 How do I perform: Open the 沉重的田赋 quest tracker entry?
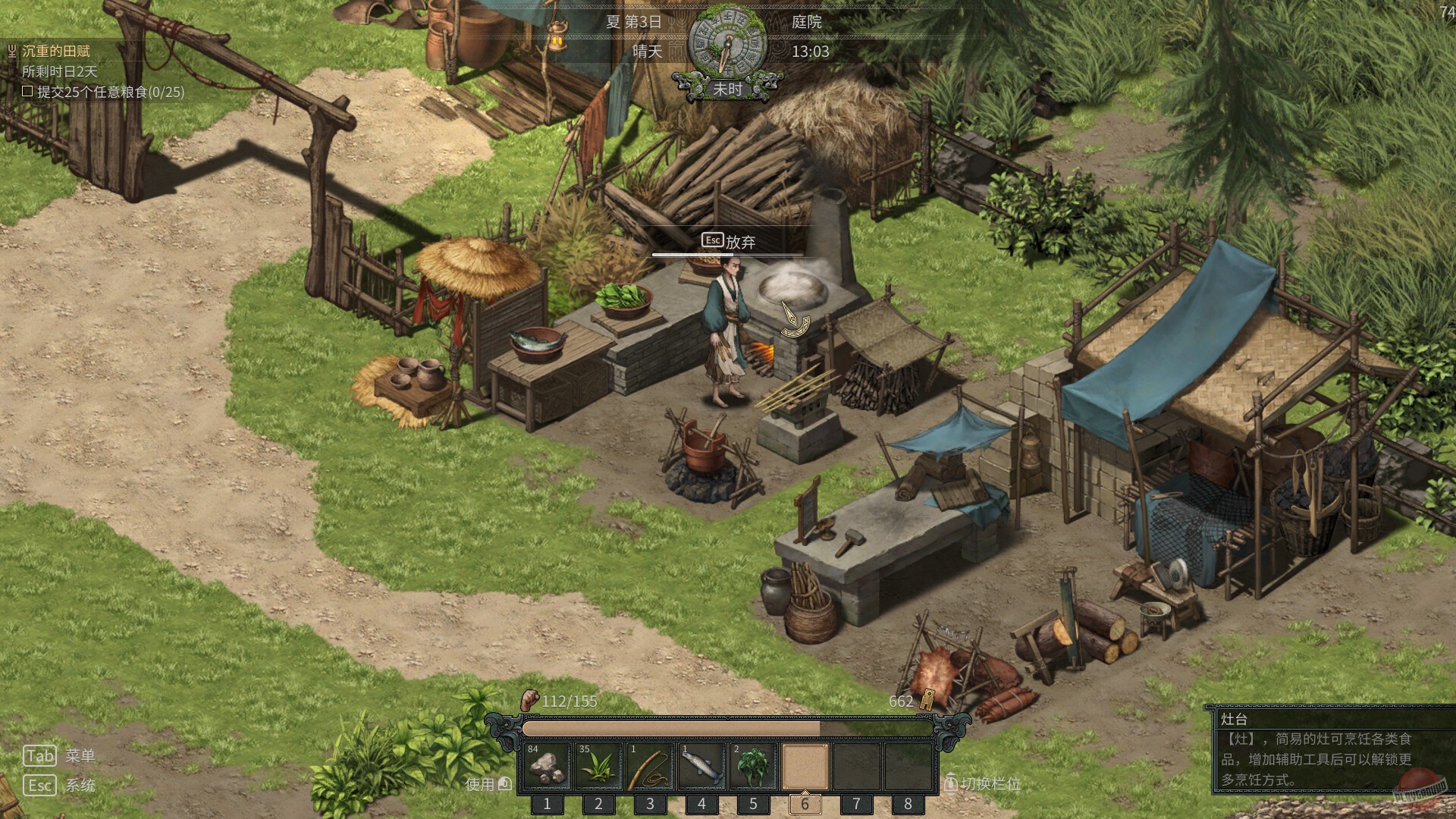pos(56,51)
